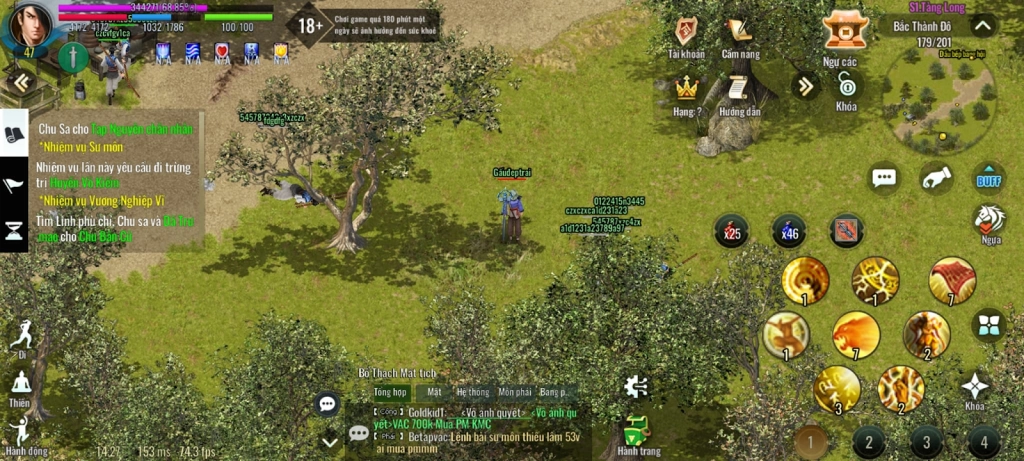
Task: Expand the double-arrow menu beside Khóa
Action: click(805, 86)
